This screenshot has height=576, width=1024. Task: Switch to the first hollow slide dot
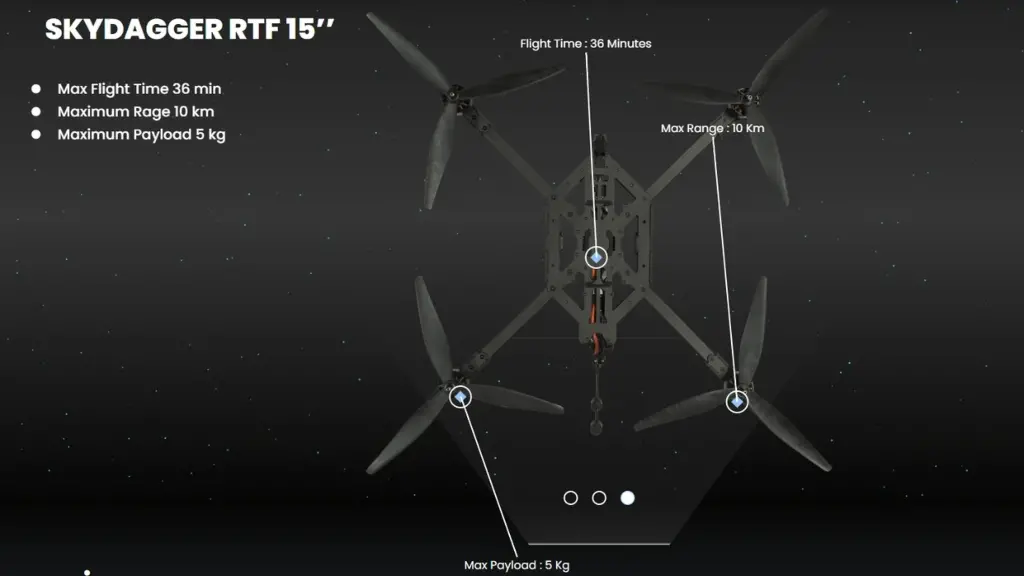click(571, 497)
